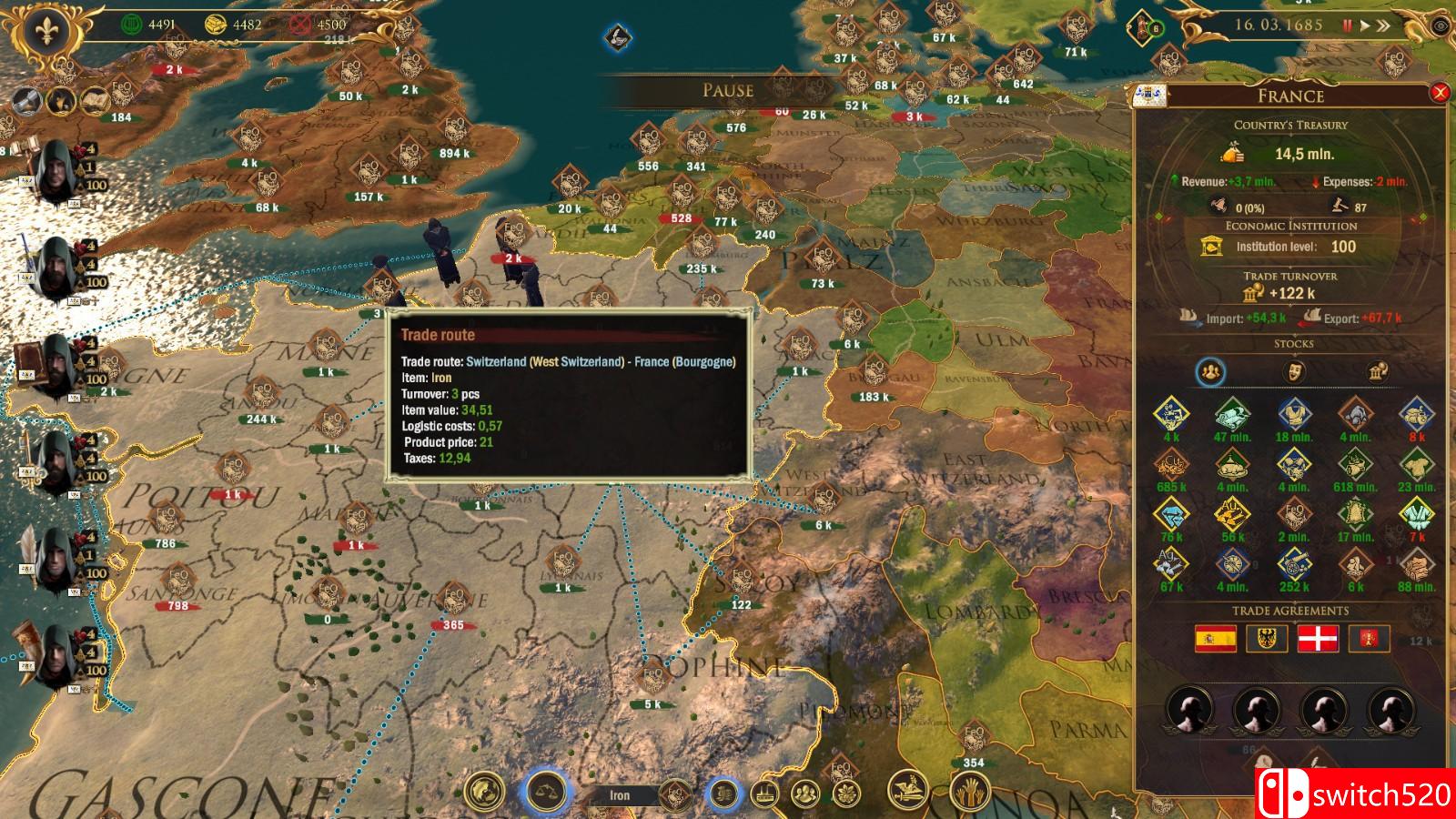Open the Spain trade agreement flag

(x=1216, y=639)
